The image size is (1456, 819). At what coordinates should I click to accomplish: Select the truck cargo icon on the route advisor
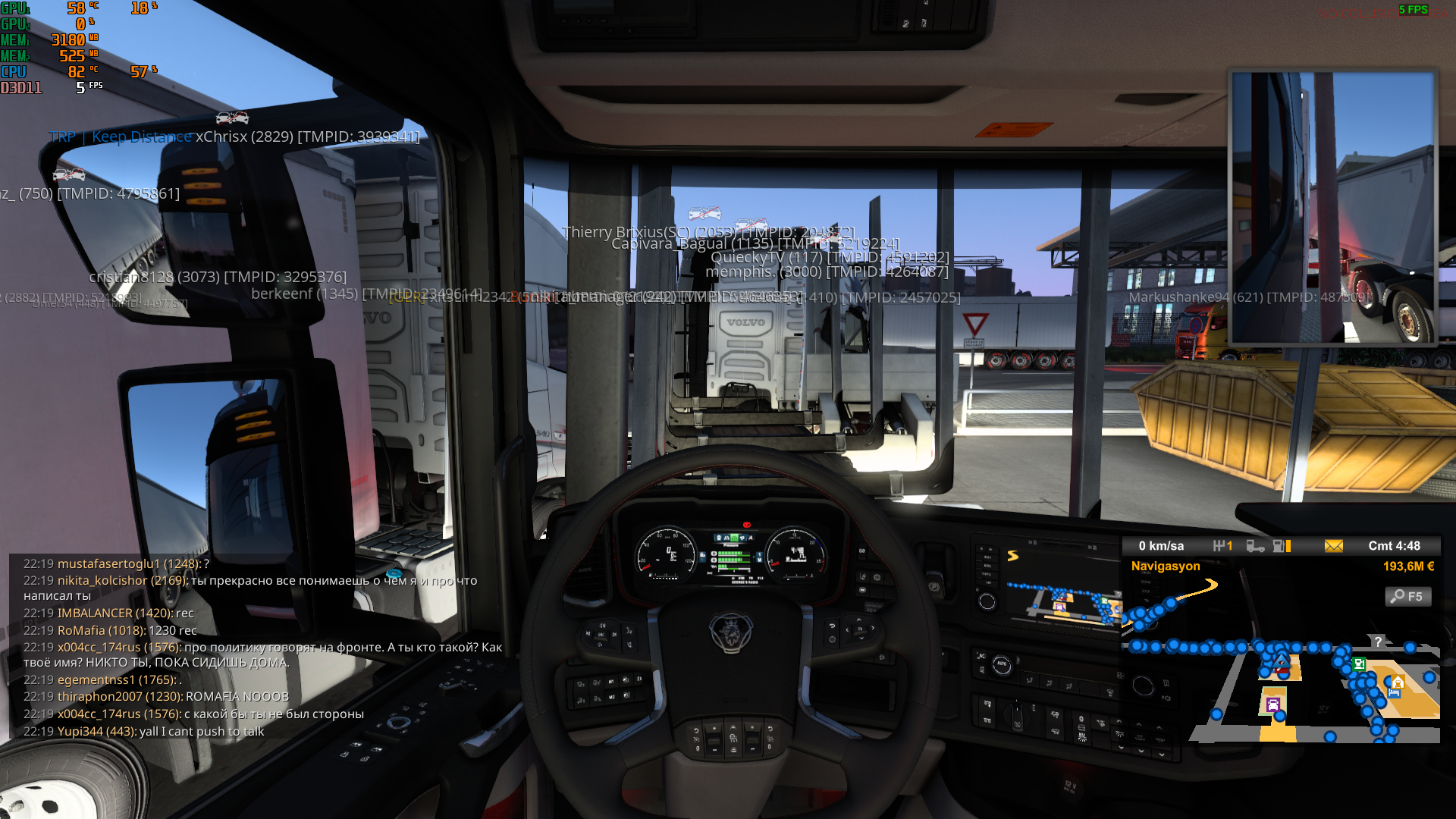1256,547
